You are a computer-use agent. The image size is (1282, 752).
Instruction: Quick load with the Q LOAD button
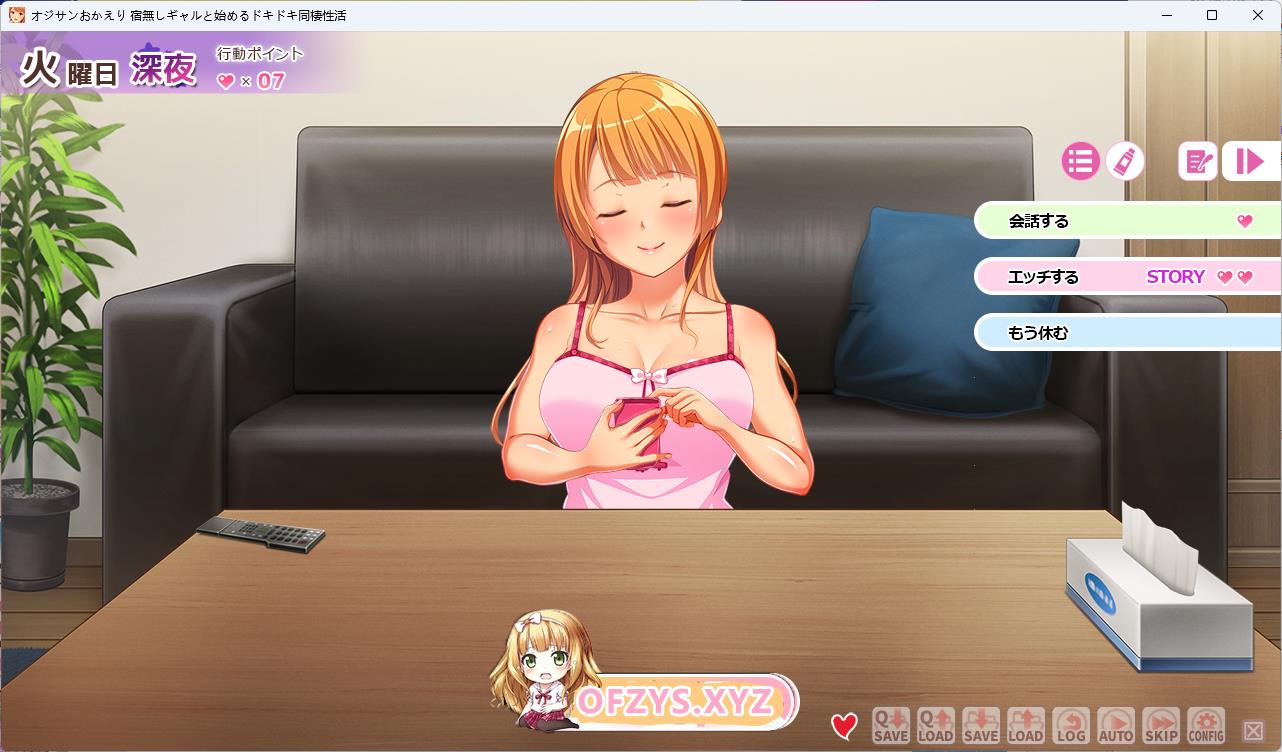[x=935, y=725]
